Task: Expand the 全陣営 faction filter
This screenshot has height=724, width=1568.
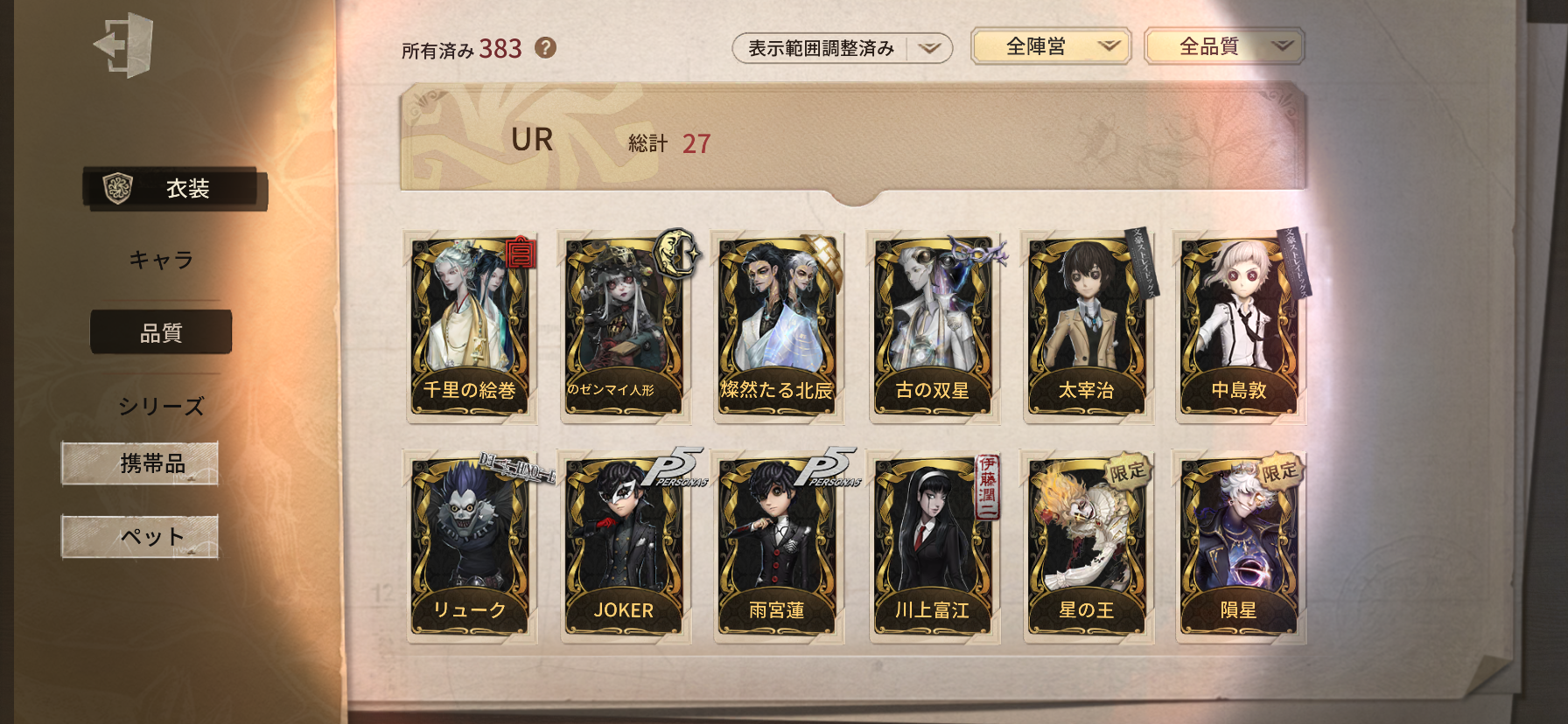Action: point(1050,46)
